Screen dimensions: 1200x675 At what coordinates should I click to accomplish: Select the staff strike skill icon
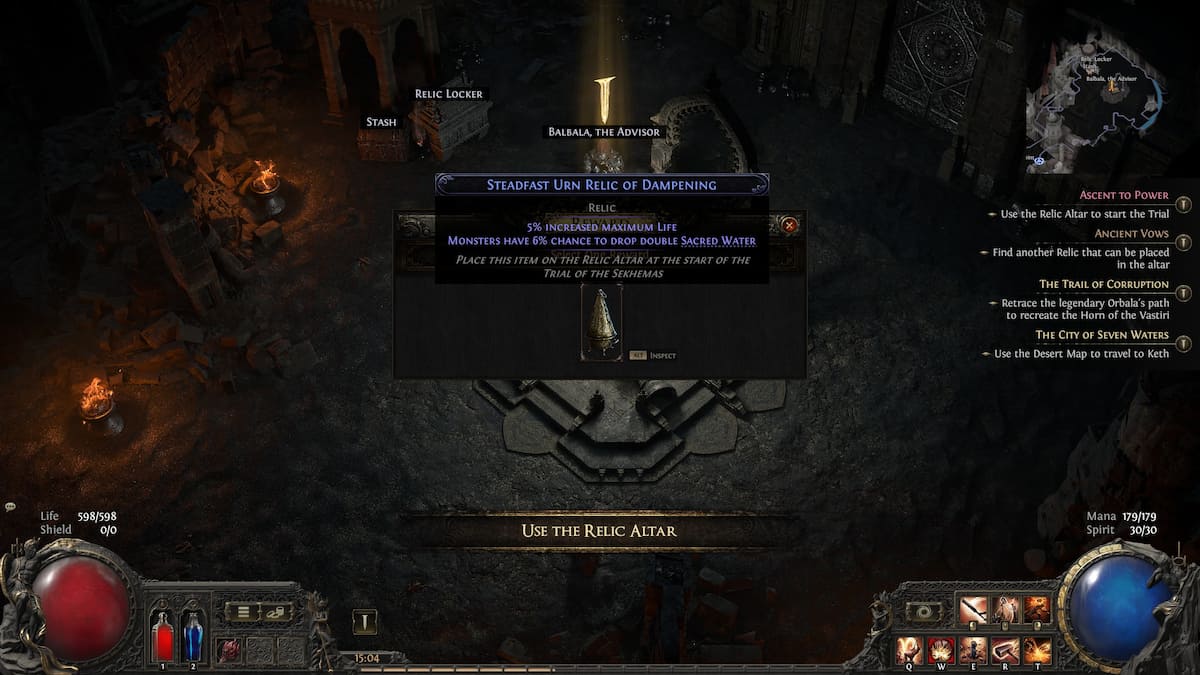point(973,609)
